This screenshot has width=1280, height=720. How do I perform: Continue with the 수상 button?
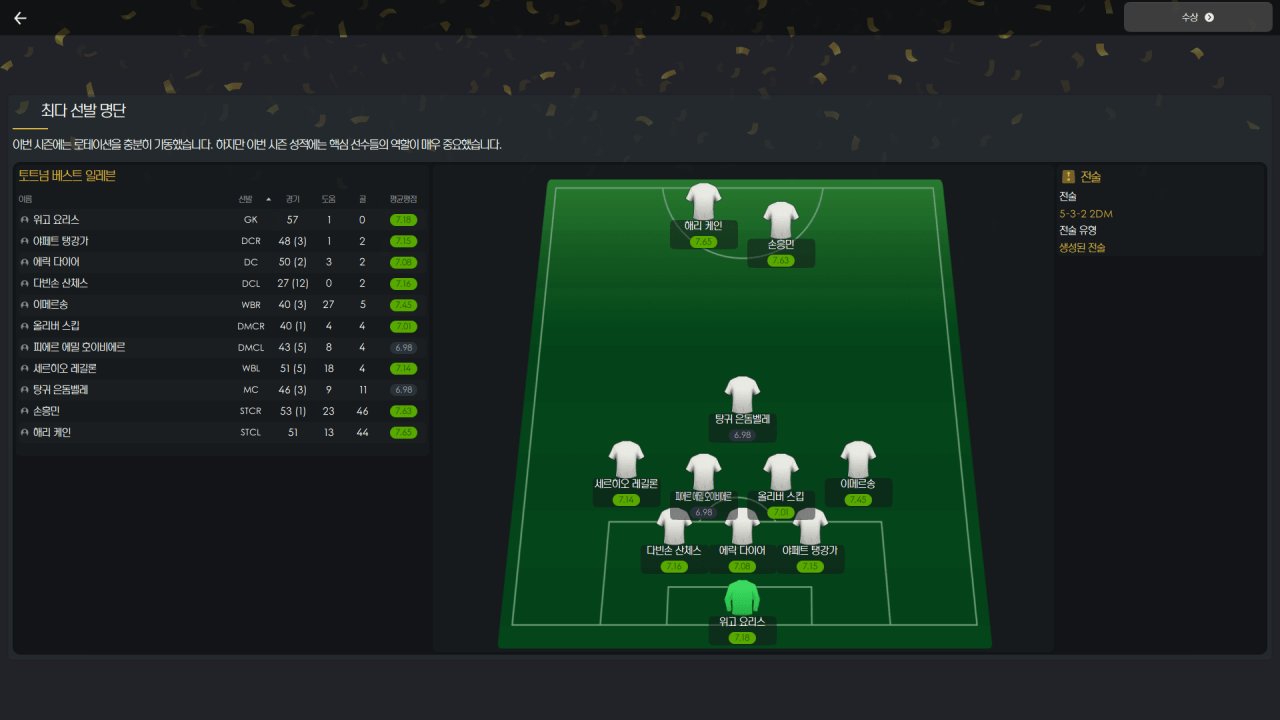pos(1197,17)
